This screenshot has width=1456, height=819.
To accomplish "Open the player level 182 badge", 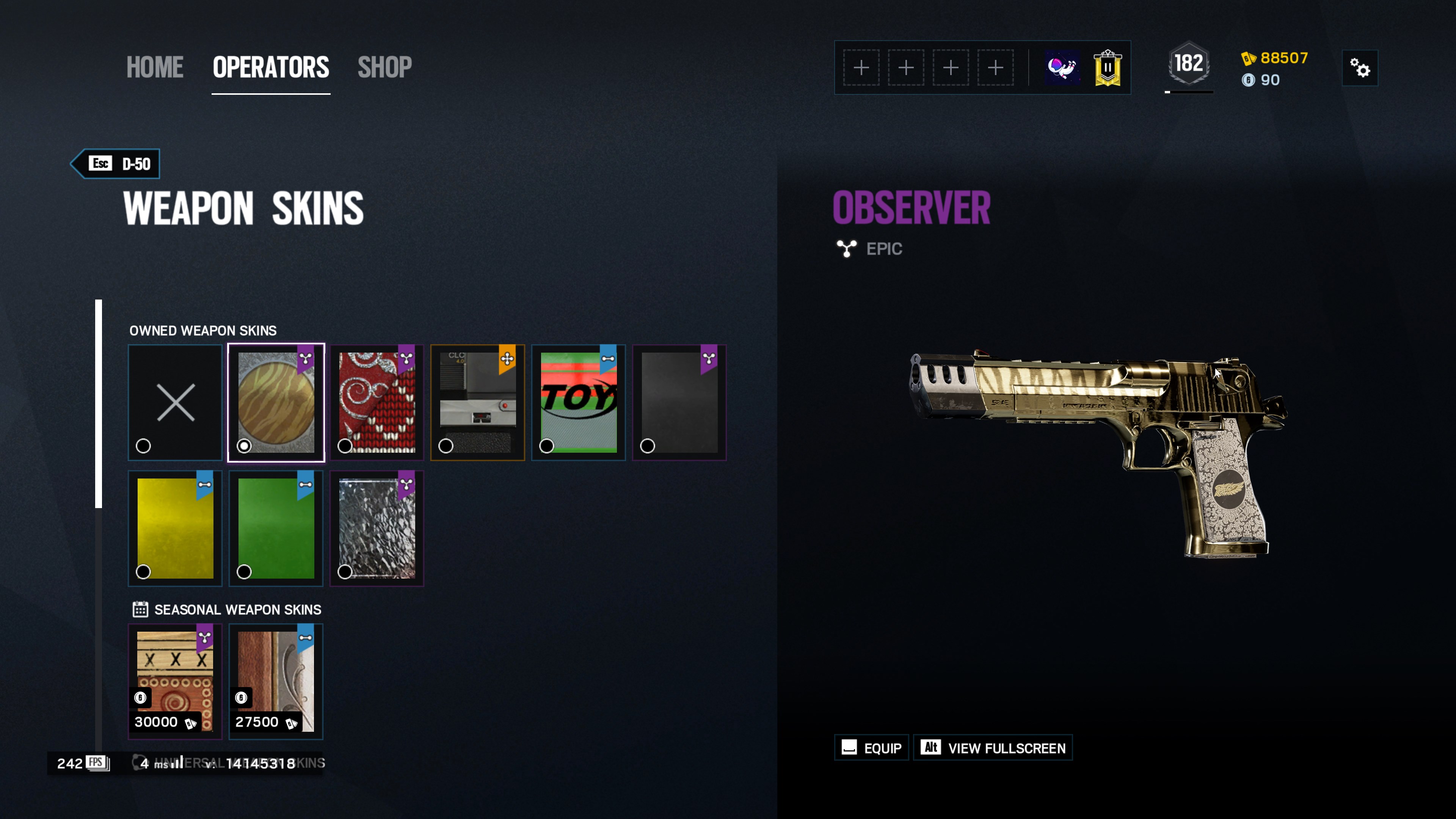I will tap(1189, 64).
